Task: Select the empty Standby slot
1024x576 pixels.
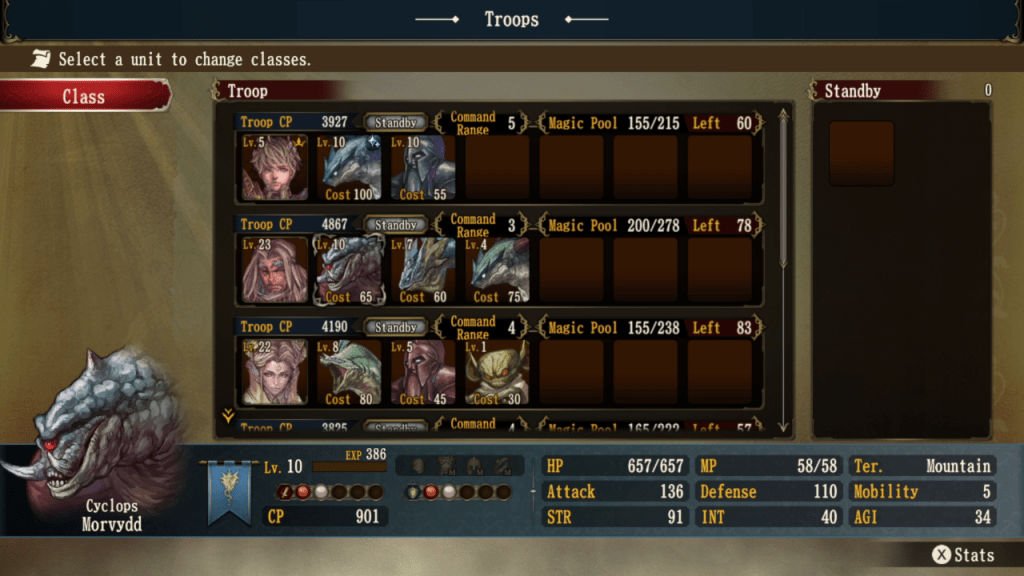Action: [861, 154]
